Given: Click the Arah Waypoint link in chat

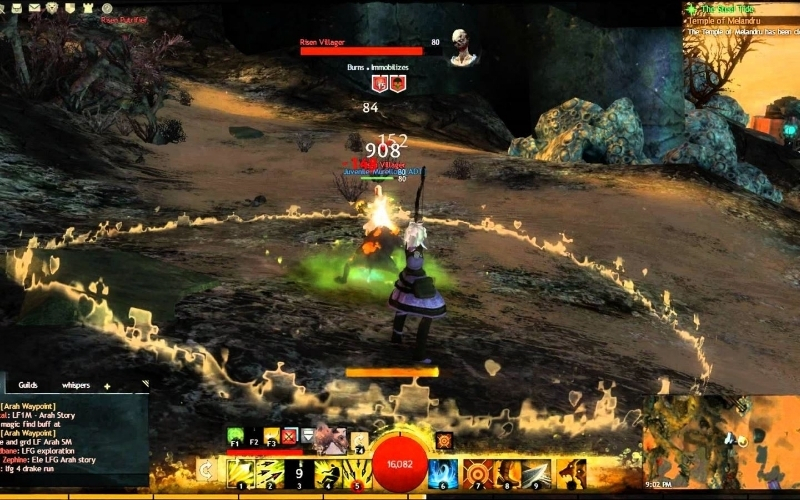Looking at the screenshot, I should (x=29, y=405).
